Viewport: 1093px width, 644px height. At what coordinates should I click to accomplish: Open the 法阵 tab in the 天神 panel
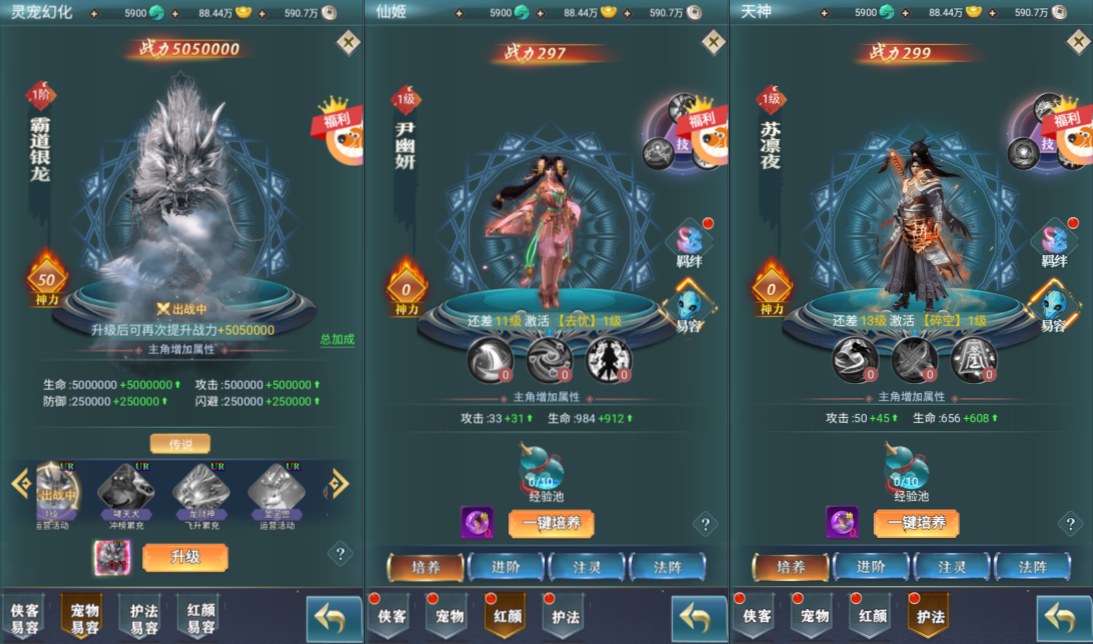pos(1032,567)
